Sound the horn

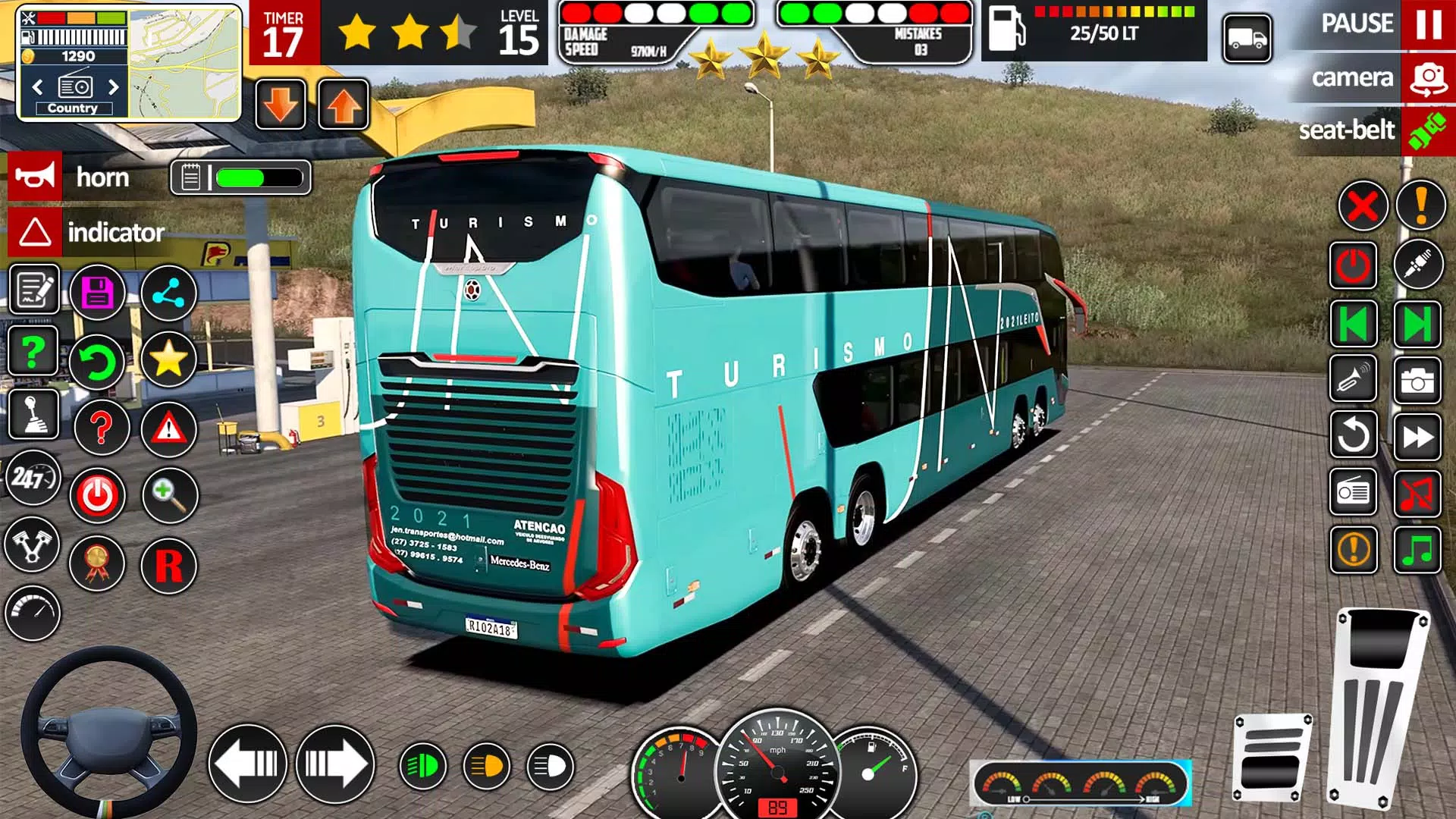pyautogui.click(x=35, y=177)
